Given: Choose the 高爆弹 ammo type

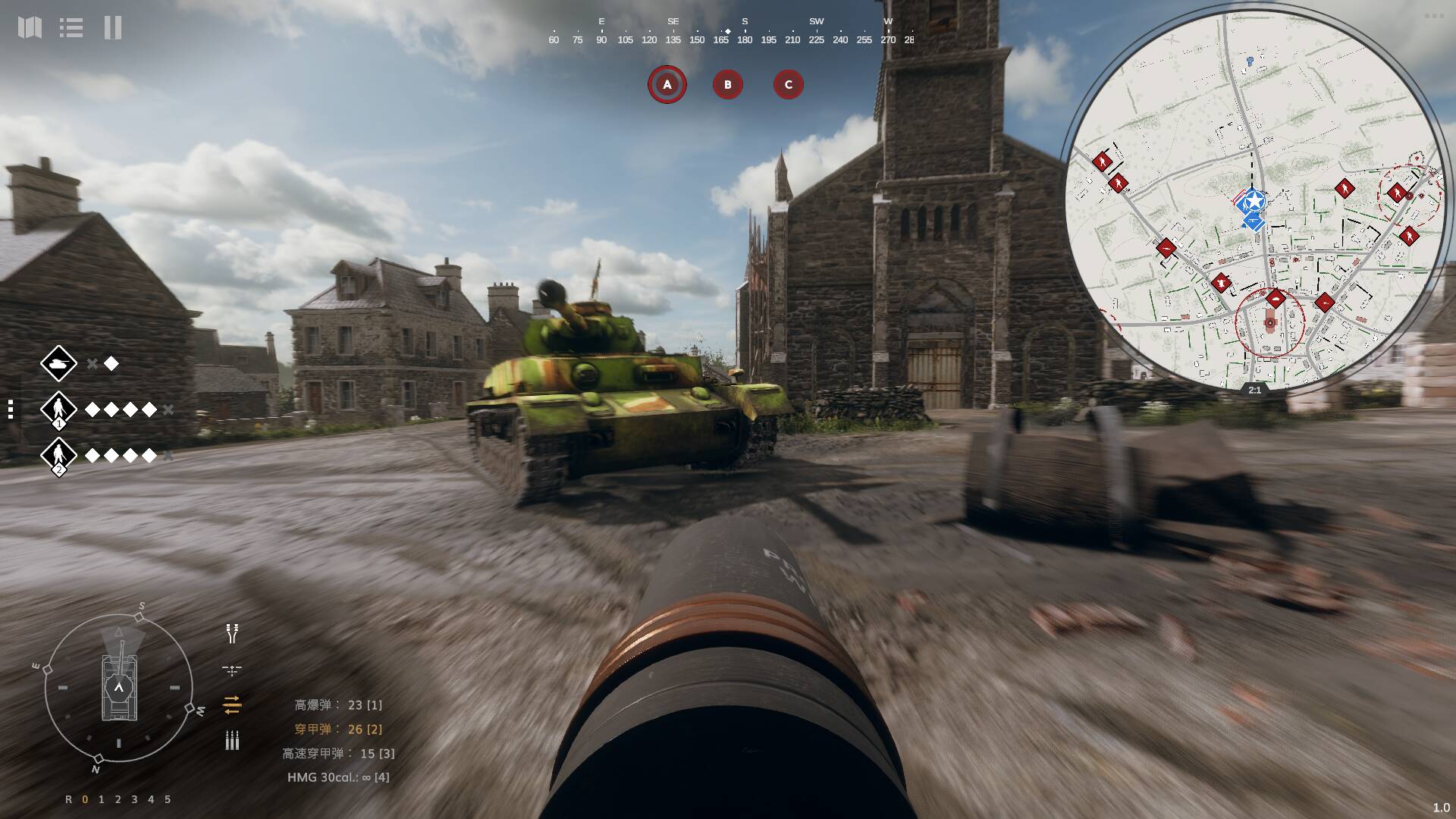Looking at the screenshot, I should (x=338, y=705).
